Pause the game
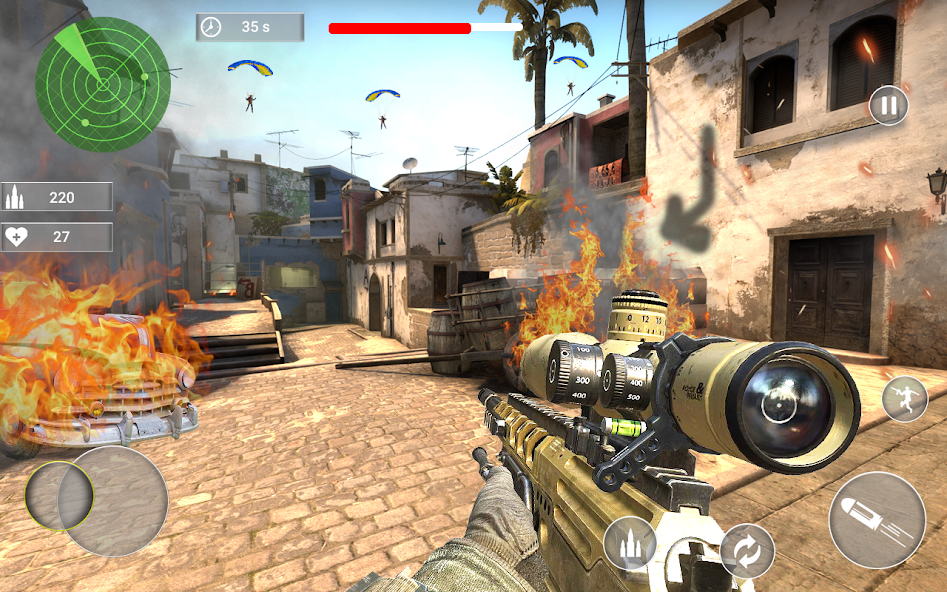This screenshot has width=947, height=592. [x=888, y=105]
